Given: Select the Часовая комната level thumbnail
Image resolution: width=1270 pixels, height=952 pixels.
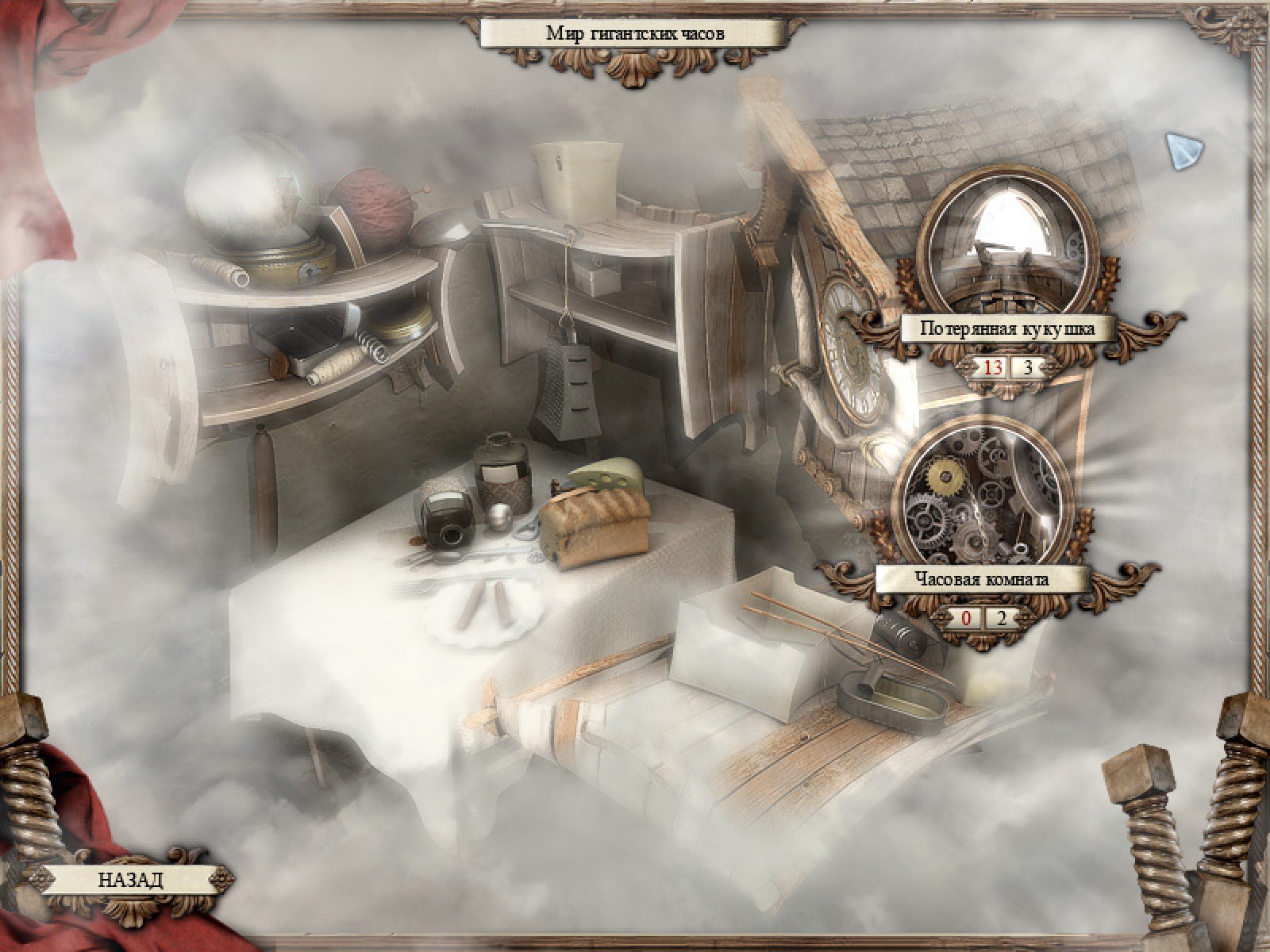Looking at the screenshot, I should coord(983,496).
